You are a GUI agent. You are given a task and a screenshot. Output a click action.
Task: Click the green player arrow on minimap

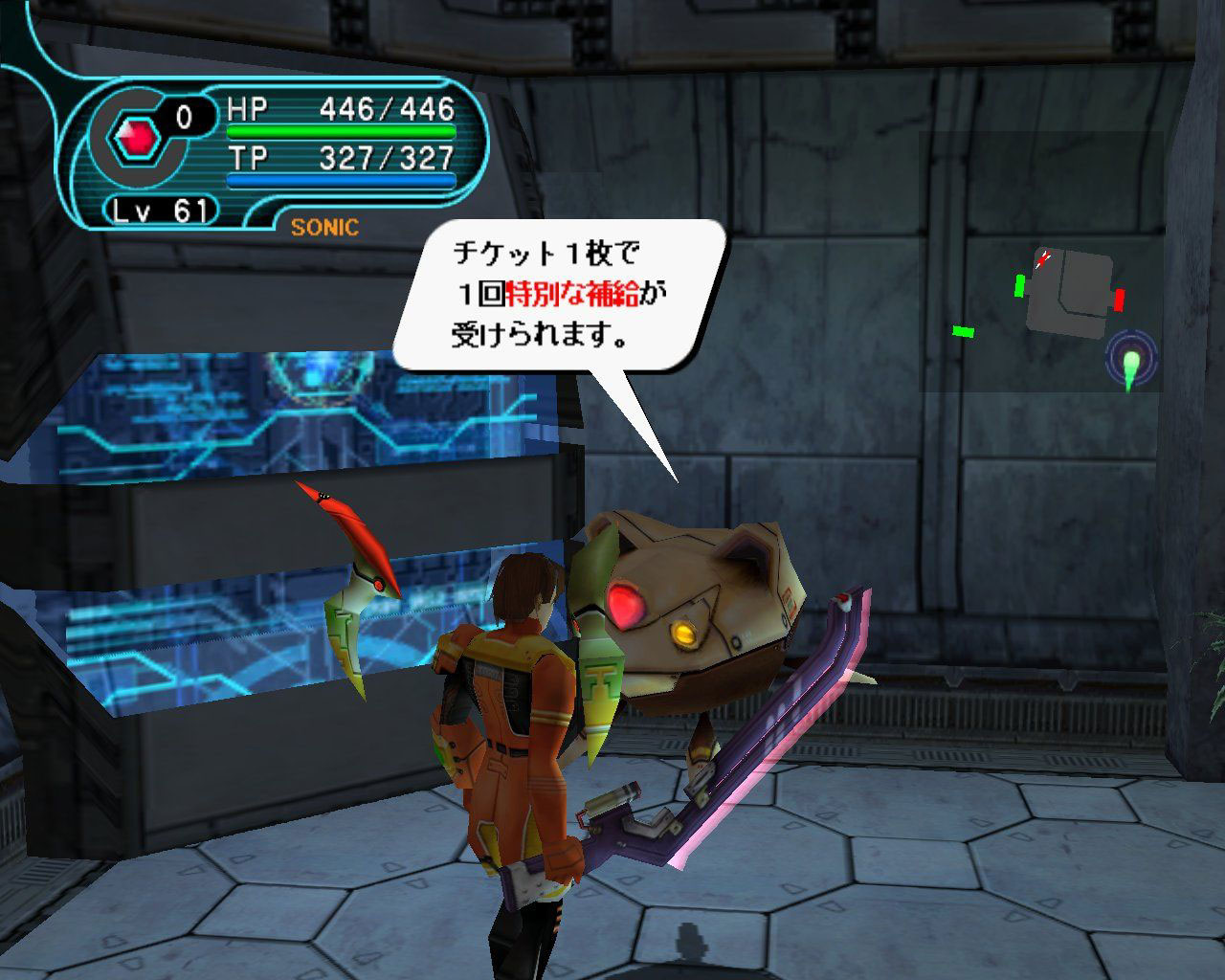(1130, 368)
